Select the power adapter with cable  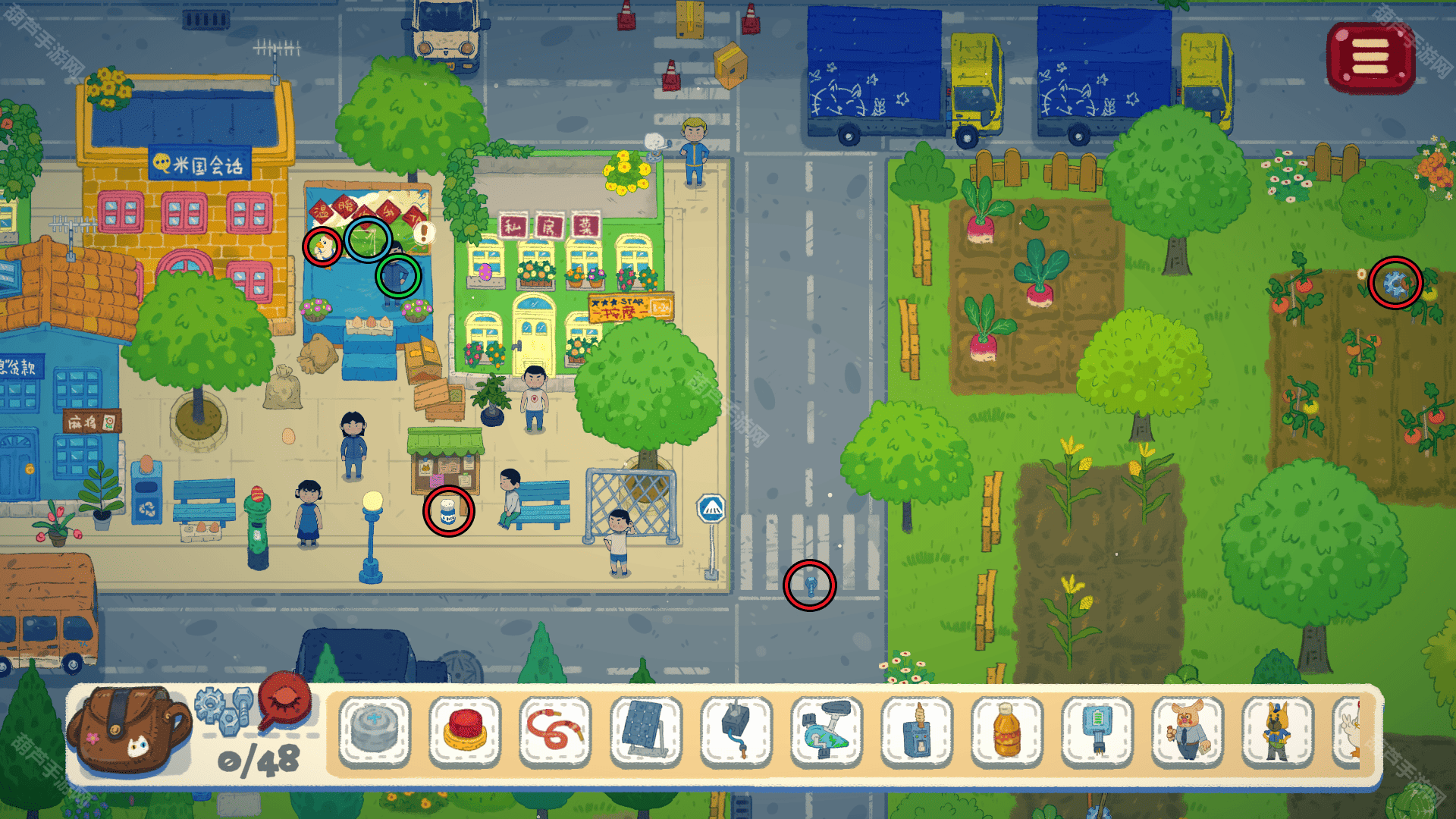(736, 731)
